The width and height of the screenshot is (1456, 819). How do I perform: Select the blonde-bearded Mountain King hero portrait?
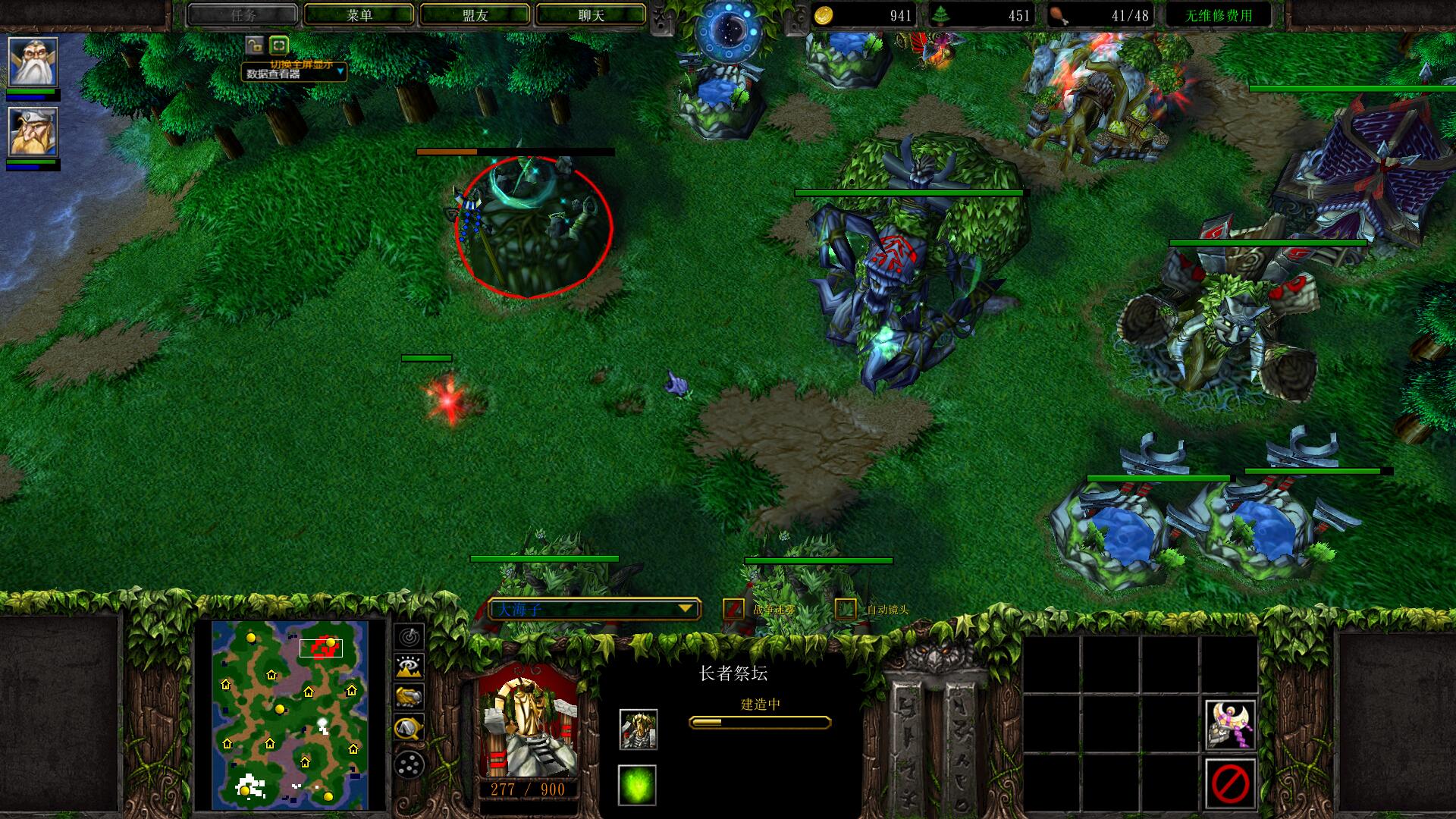(33, 132)
